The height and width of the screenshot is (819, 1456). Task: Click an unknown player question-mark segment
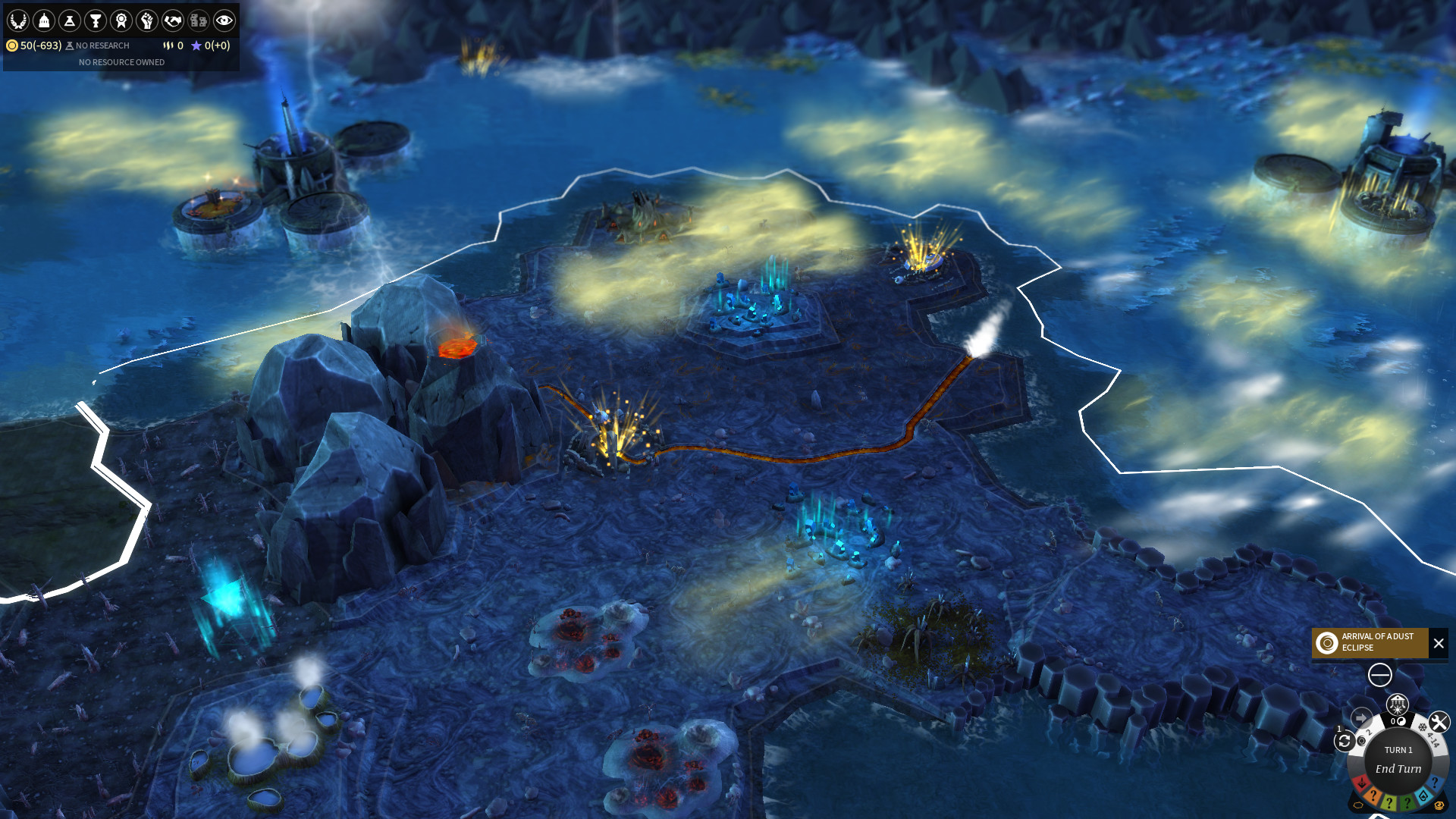1373,795
